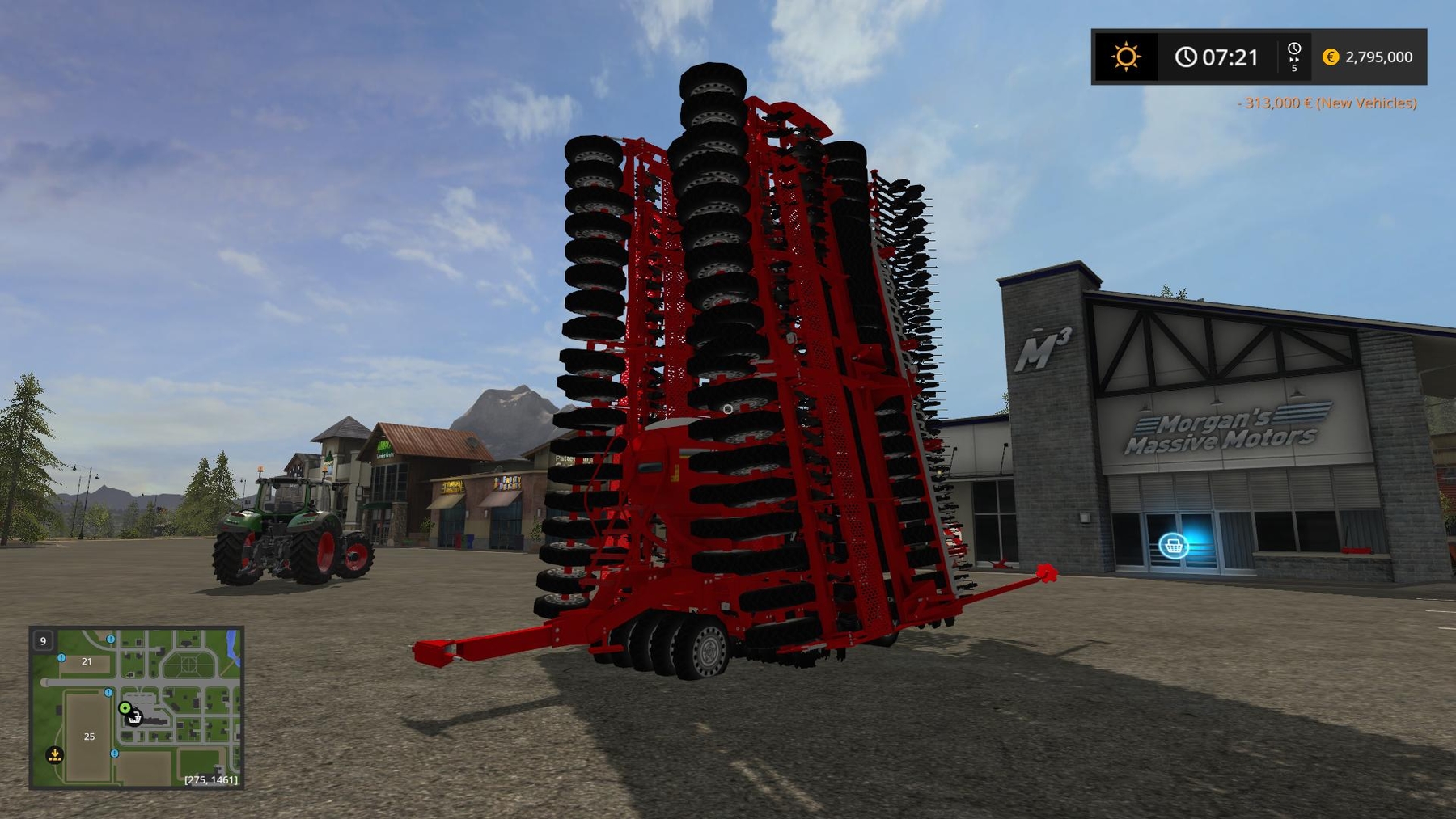Click the sun weather icon in the HUD
The width and height of the screenshot is (1456, 819).
click(x=1127, y=55)
